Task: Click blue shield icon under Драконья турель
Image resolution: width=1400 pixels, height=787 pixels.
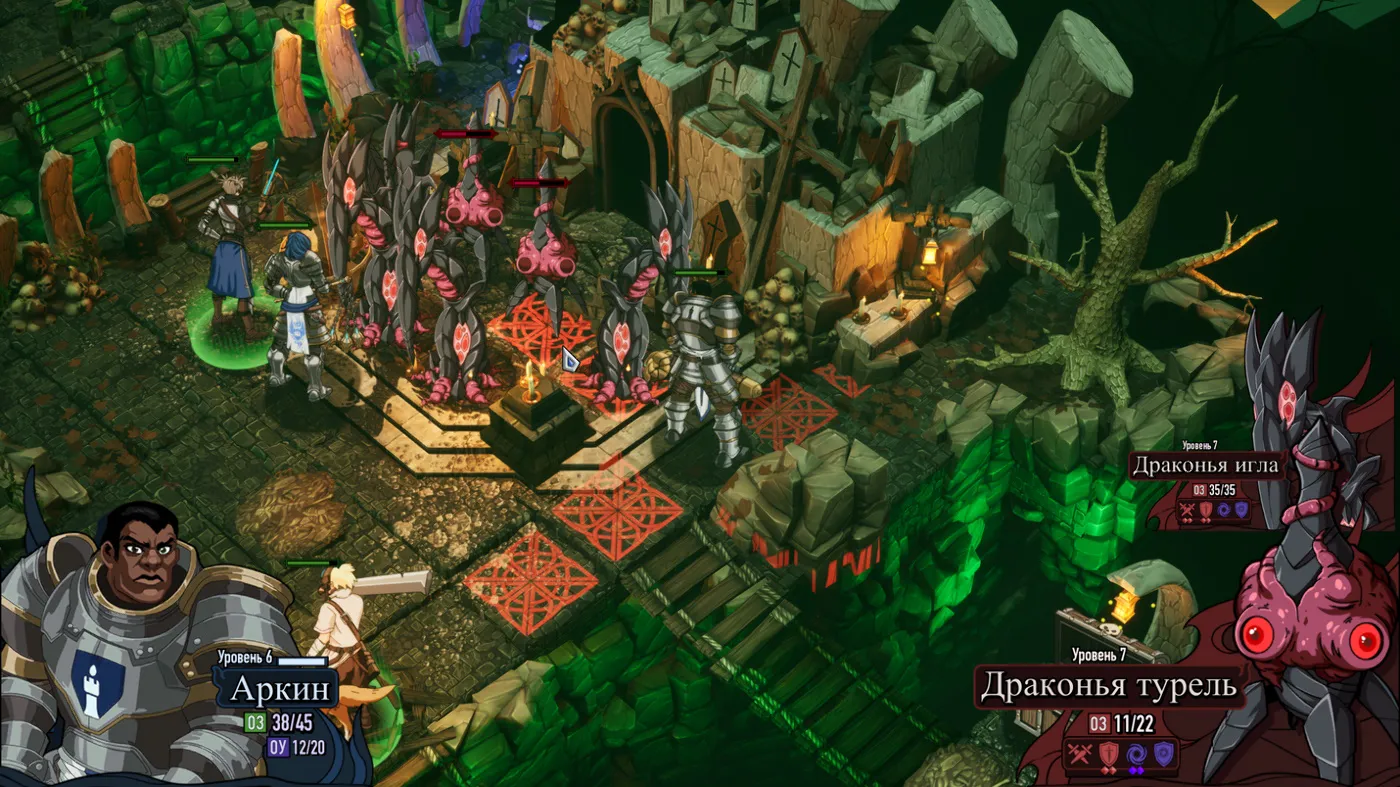Action: tap(1162, 754)
